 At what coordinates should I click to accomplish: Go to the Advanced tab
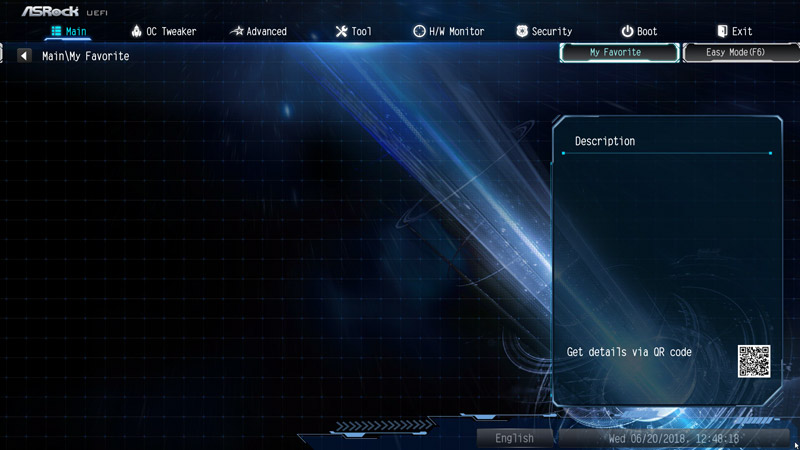[258, 31]
